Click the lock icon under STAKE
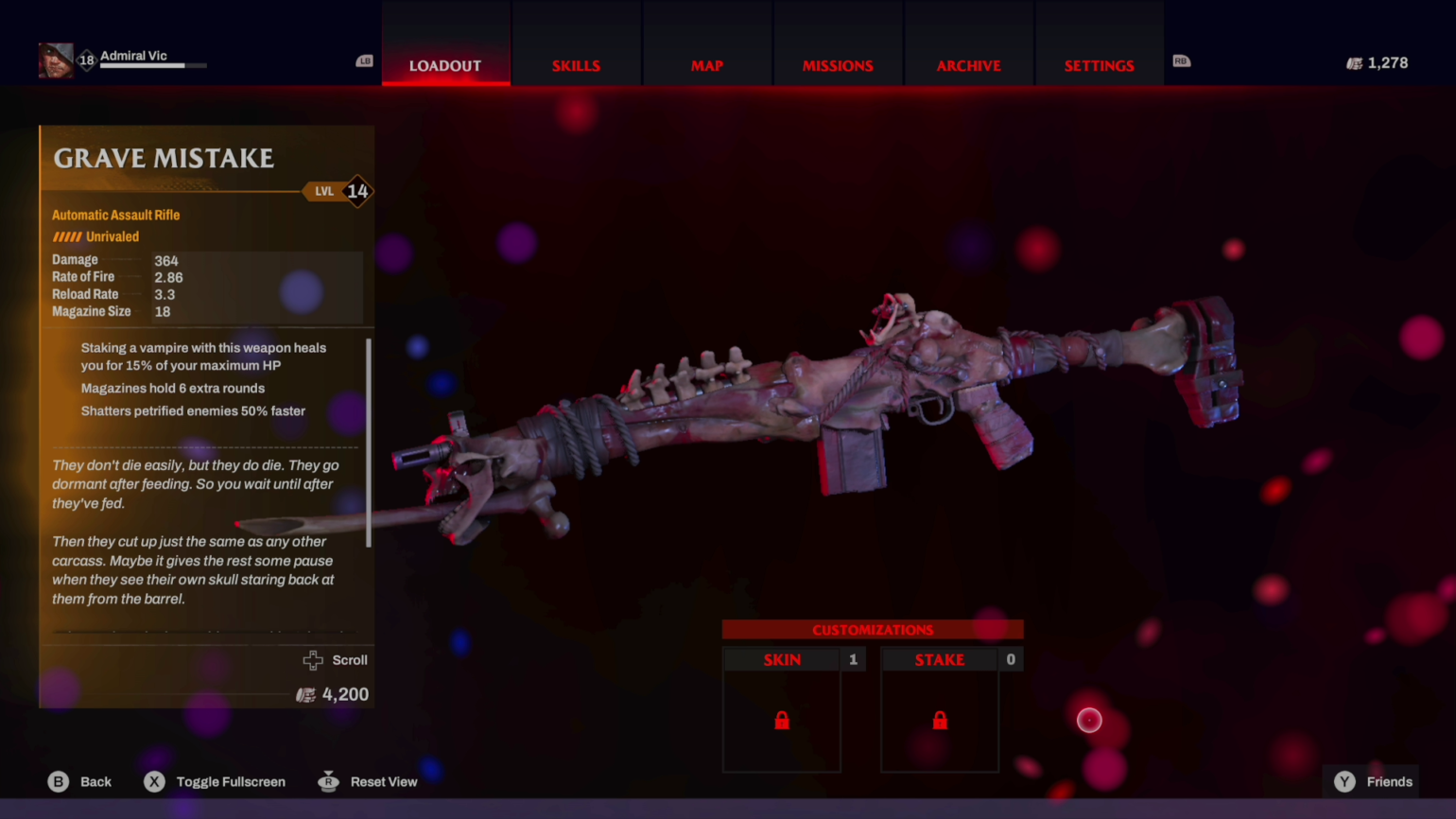Screen dimensions: 1456x819 click(940, 721)
